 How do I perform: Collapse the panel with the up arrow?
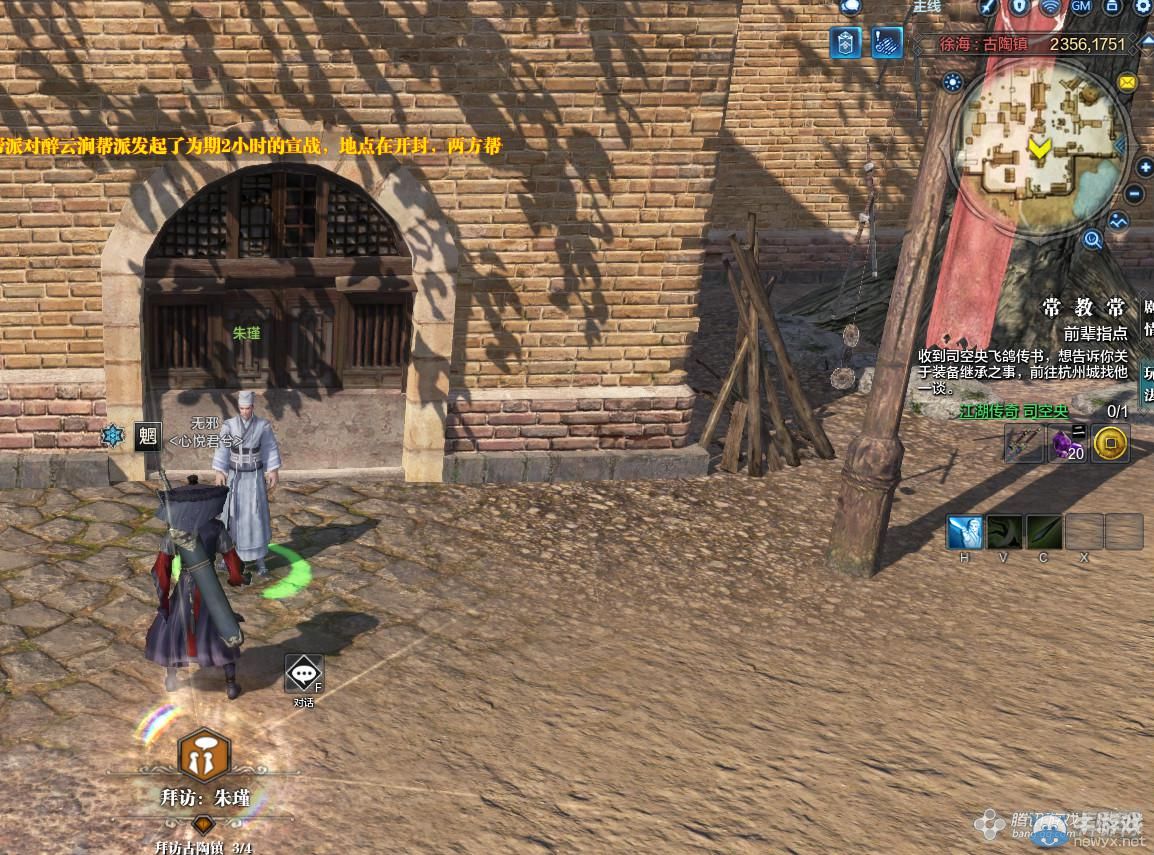(1146, 42)
